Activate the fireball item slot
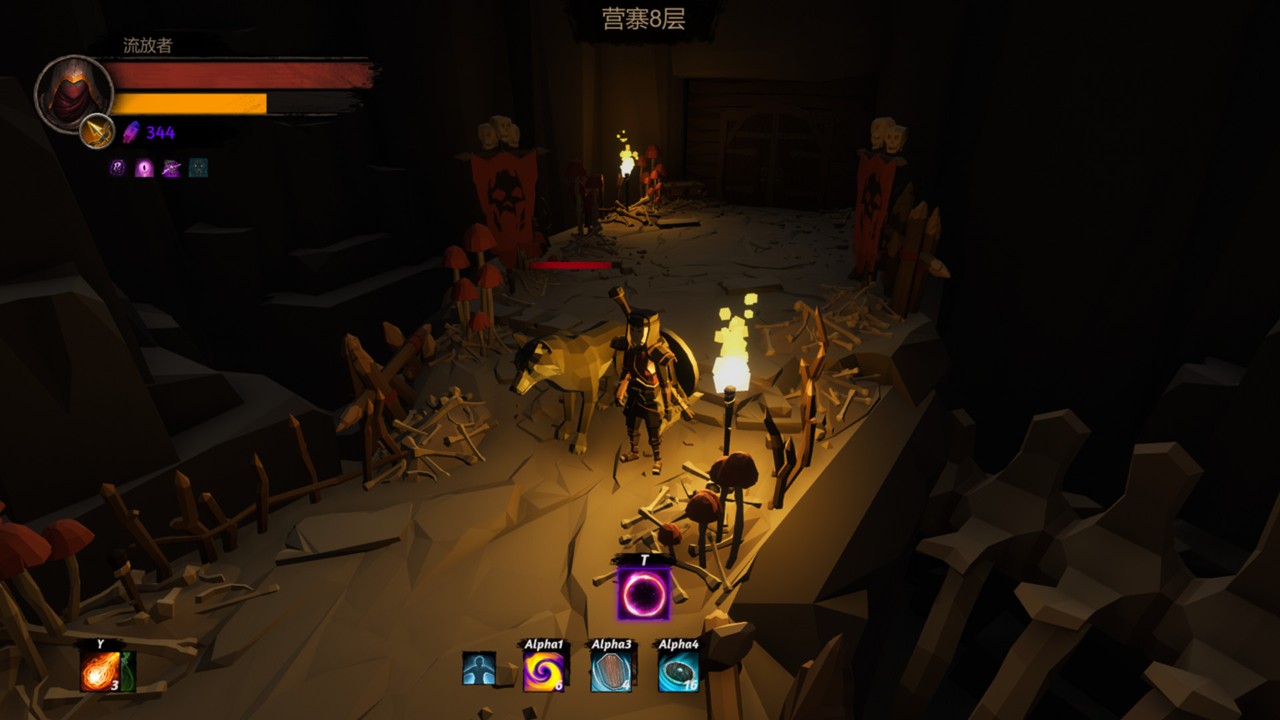The width and height of the screenshot is (1280, 720). pos(98,671)
